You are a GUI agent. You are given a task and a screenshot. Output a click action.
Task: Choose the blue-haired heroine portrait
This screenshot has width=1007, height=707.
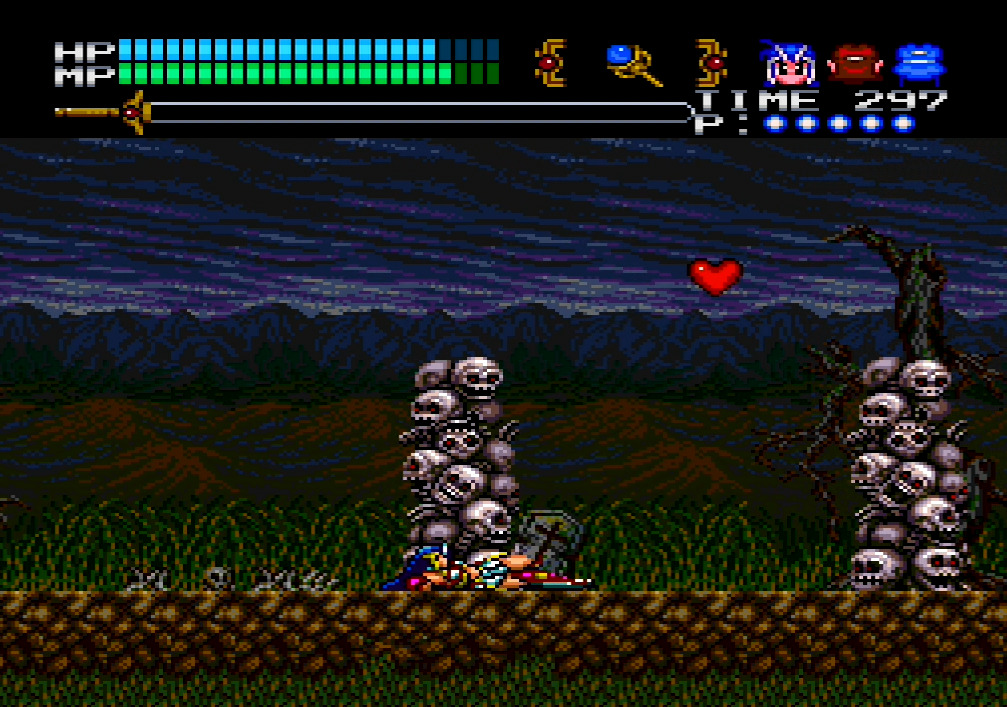pos(789,64)
